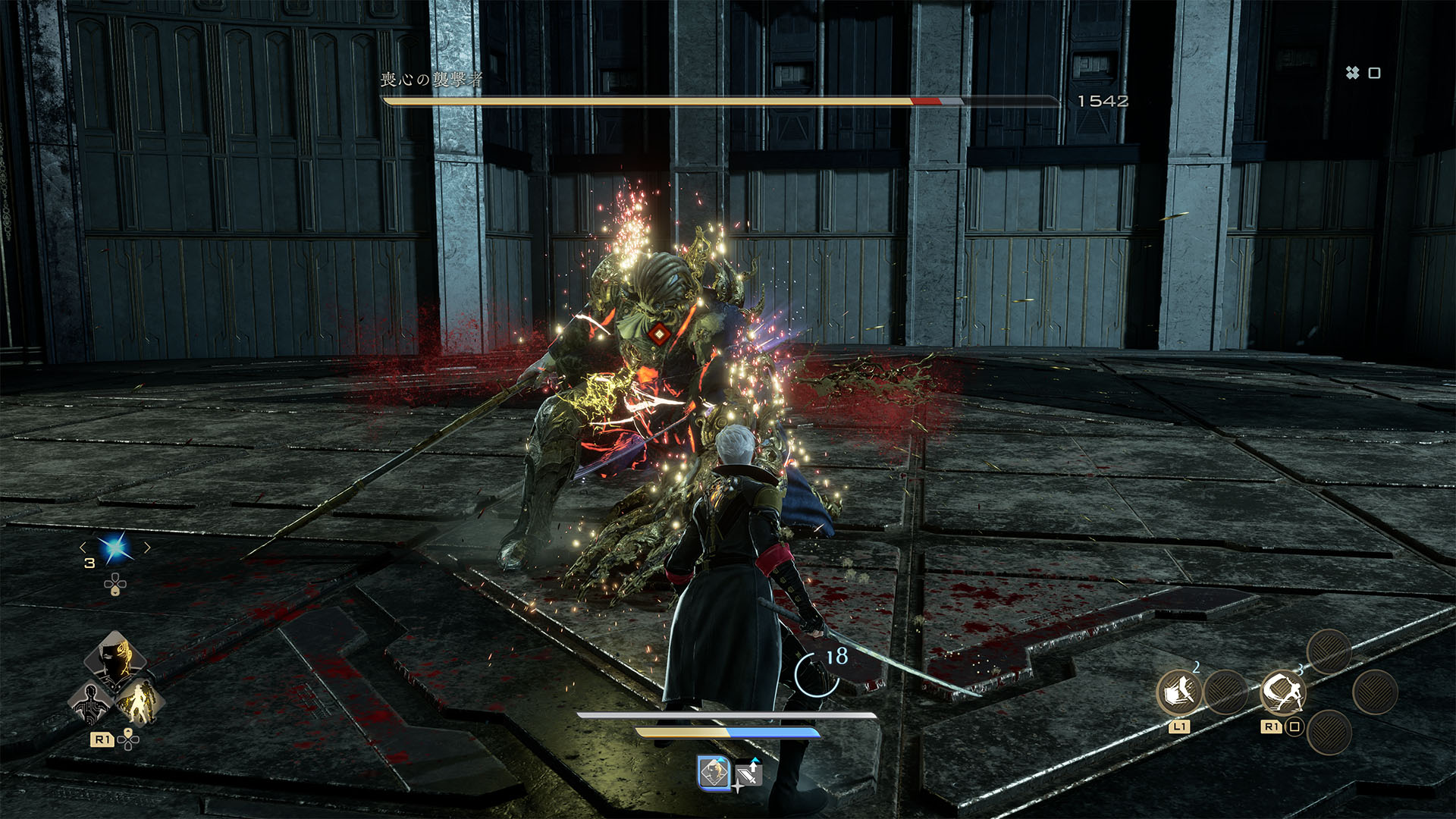The height and width of the screenshot is (819, 1456).
Task: Use the shield-and-blade ability icon
Action: [x=1178, y=692]
